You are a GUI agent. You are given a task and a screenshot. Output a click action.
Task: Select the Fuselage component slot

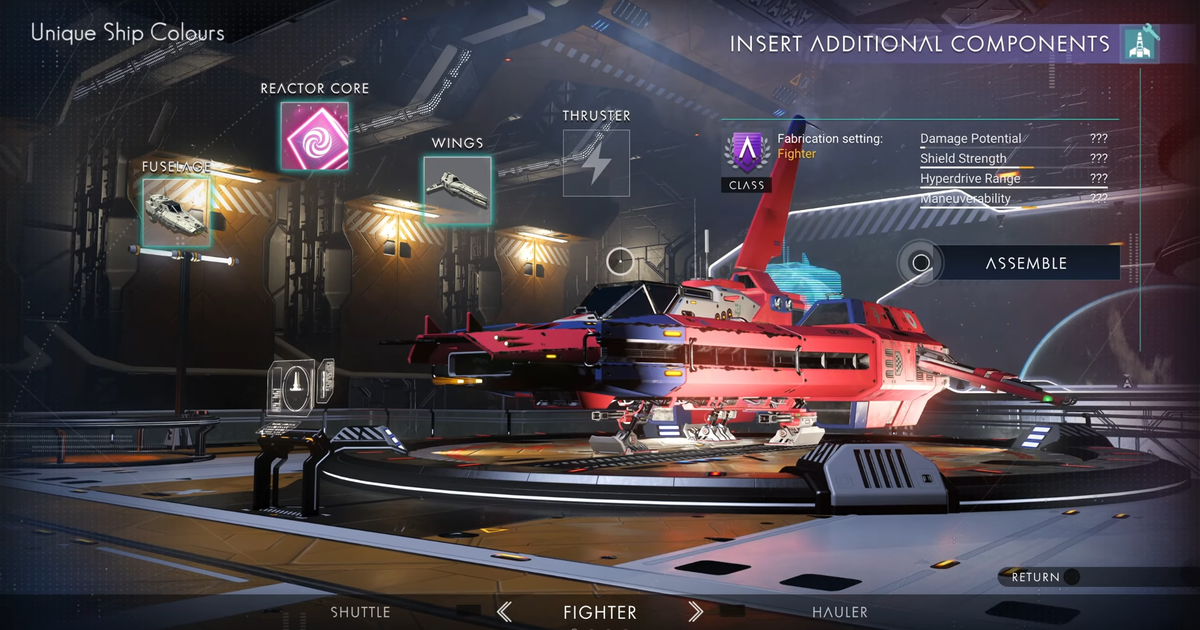(x=176, y=212)
